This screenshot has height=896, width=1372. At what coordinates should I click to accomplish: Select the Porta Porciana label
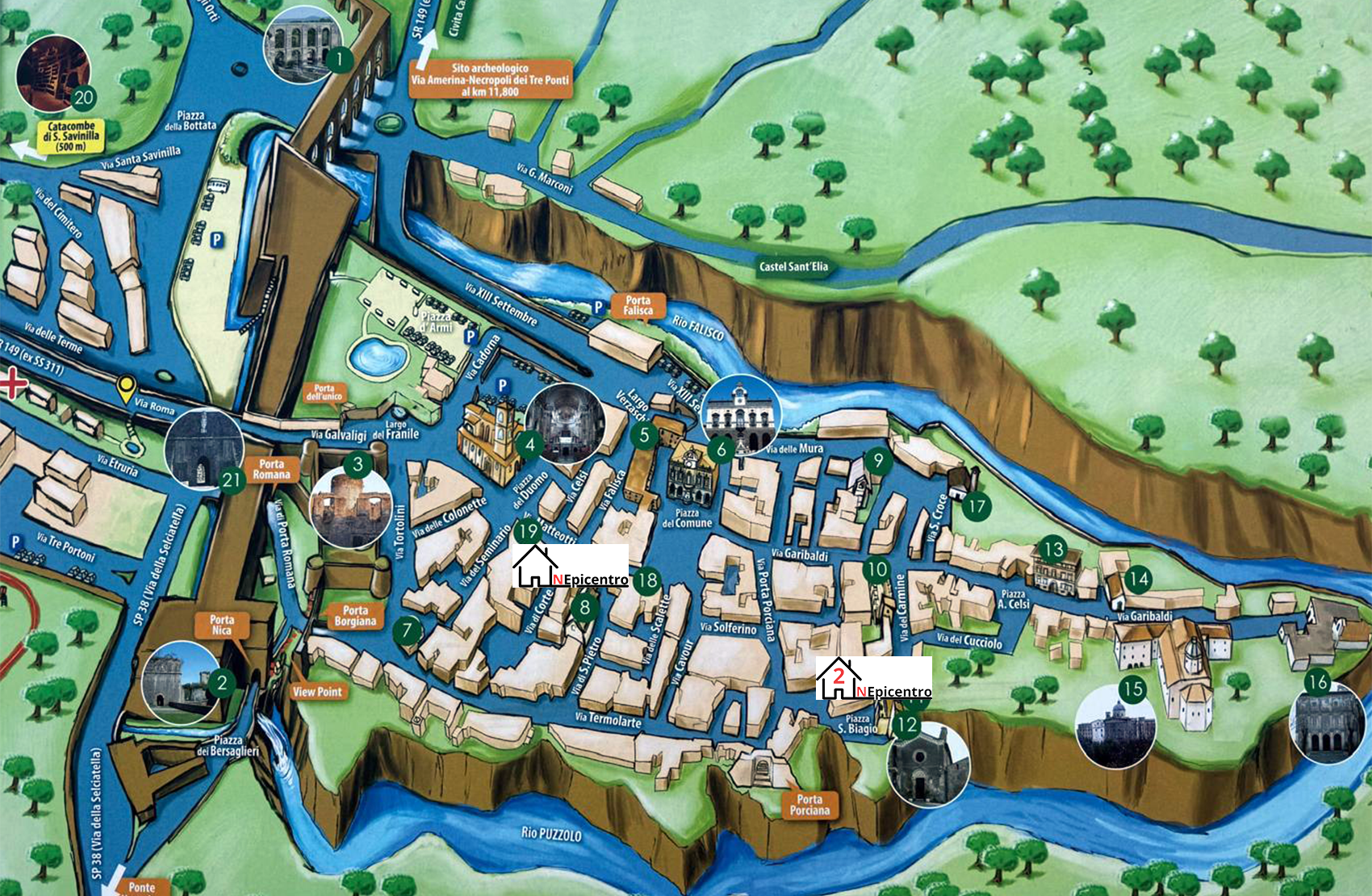(x=809, y=805)
